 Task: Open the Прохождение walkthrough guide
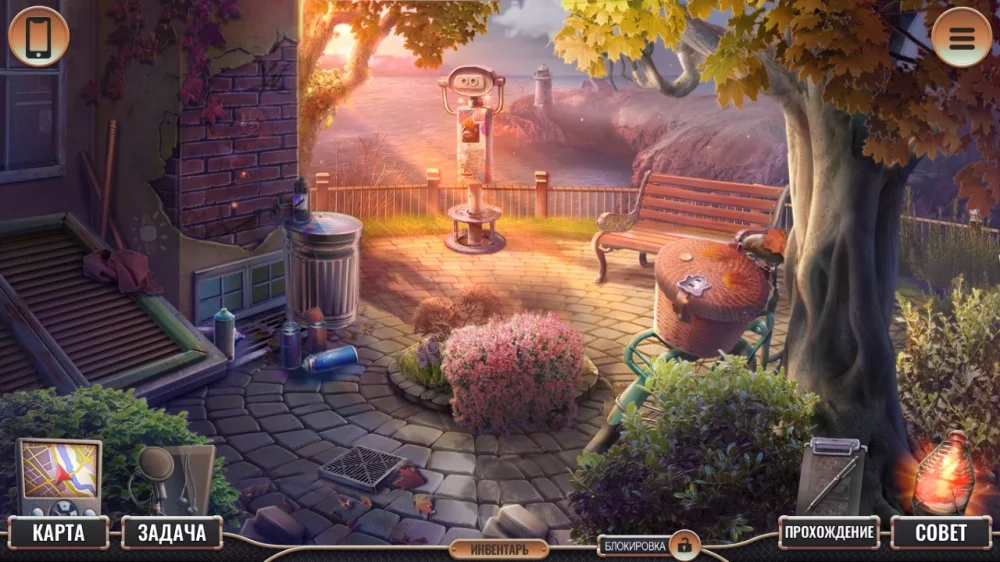[829, 532]
